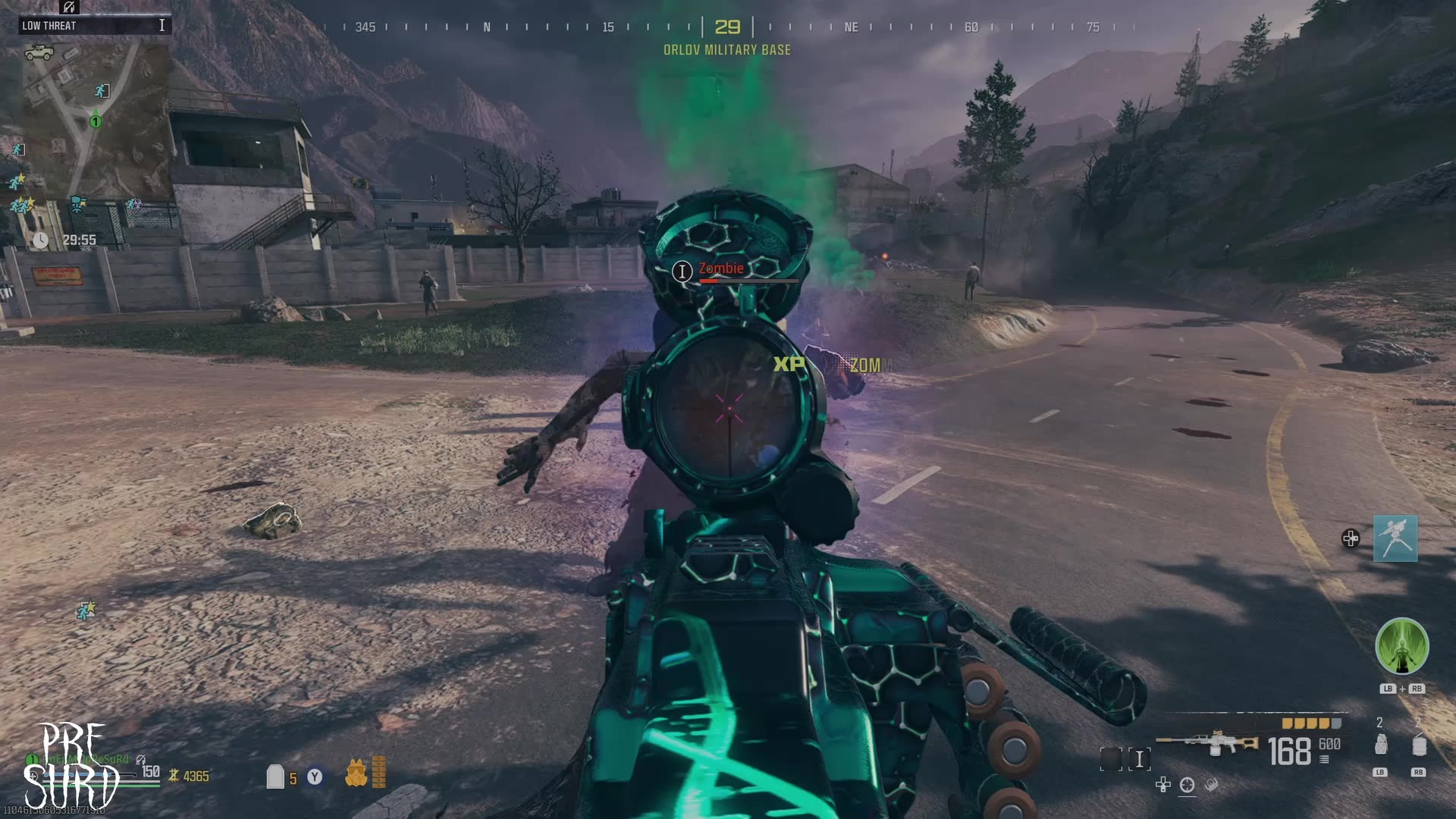Select the armor plate icon
The width and height of the screenshot is (1456, 819).
point(275,777)
